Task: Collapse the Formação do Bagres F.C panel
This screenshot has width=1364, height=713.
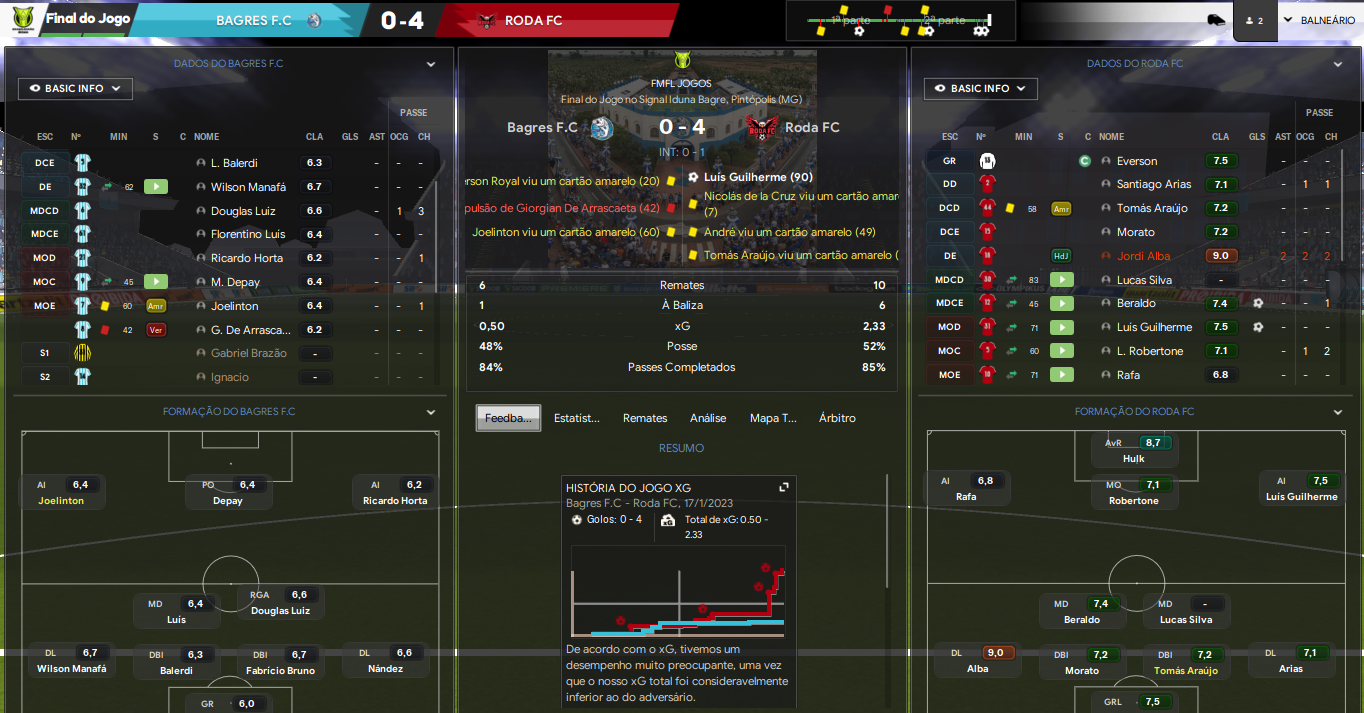Action: point(431,412)
